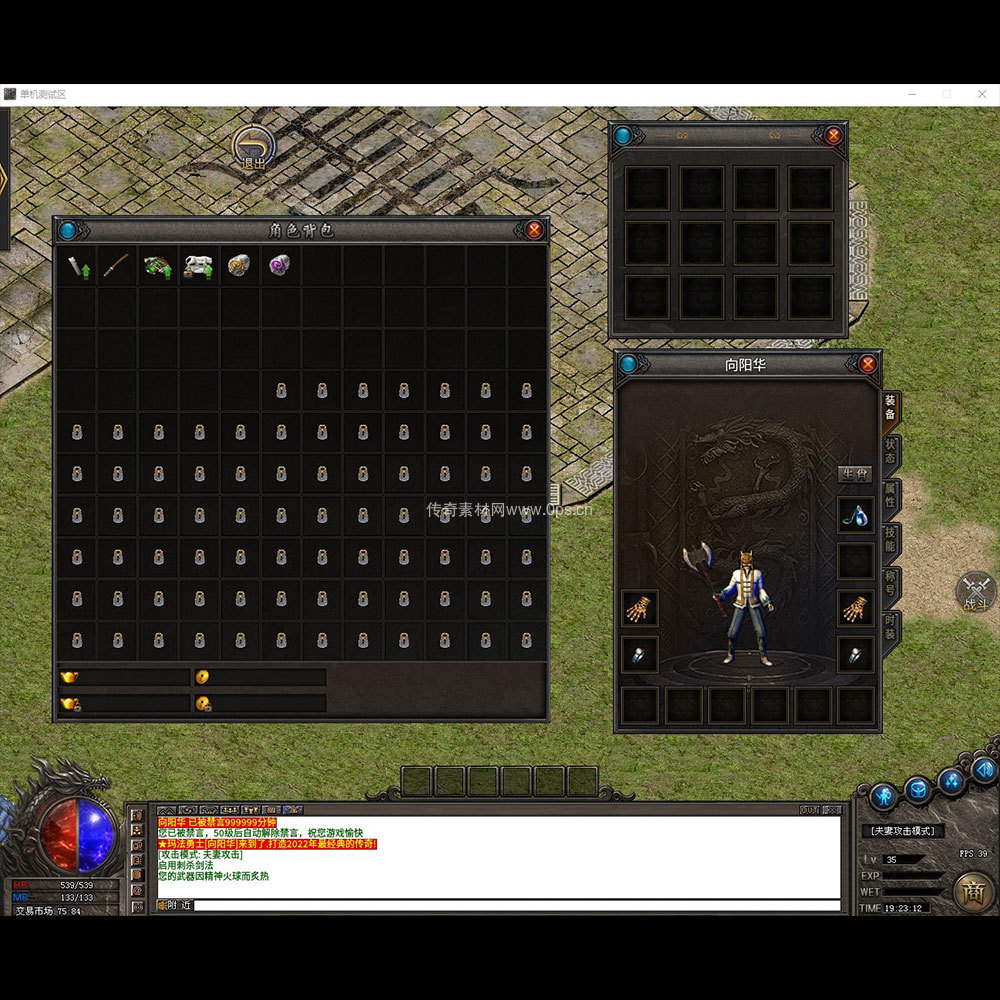Close the small empty grid window
The height and width of the screenshot is (1000, 1000).
click(x=833, y=135)
